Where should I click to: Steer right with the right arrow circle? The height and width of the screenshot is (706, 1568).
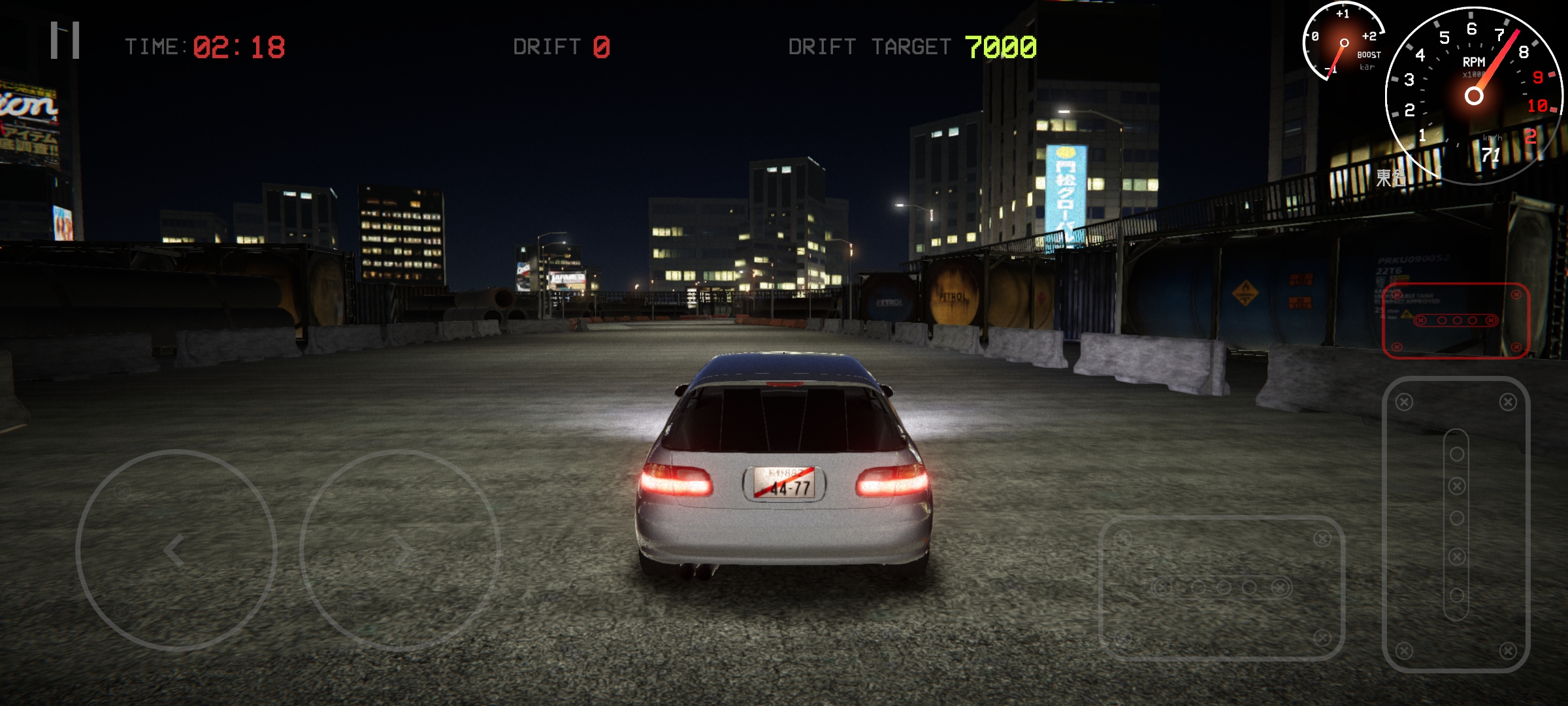[x=400, y=550]
